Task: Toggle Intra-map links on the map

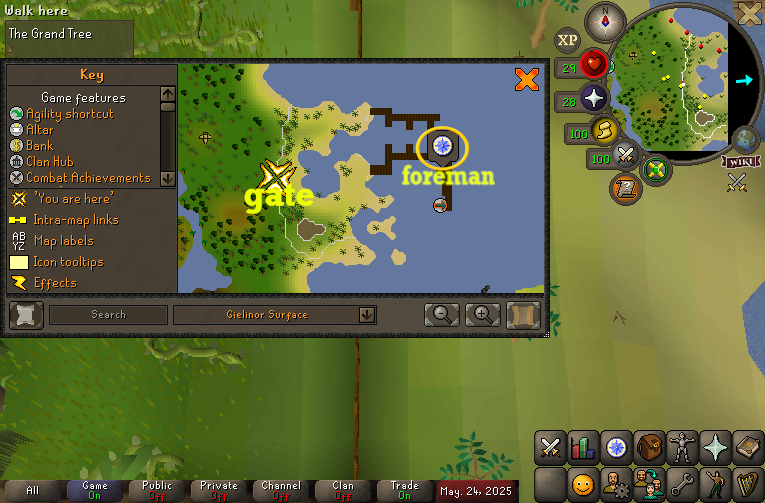Action: [76, 220]
